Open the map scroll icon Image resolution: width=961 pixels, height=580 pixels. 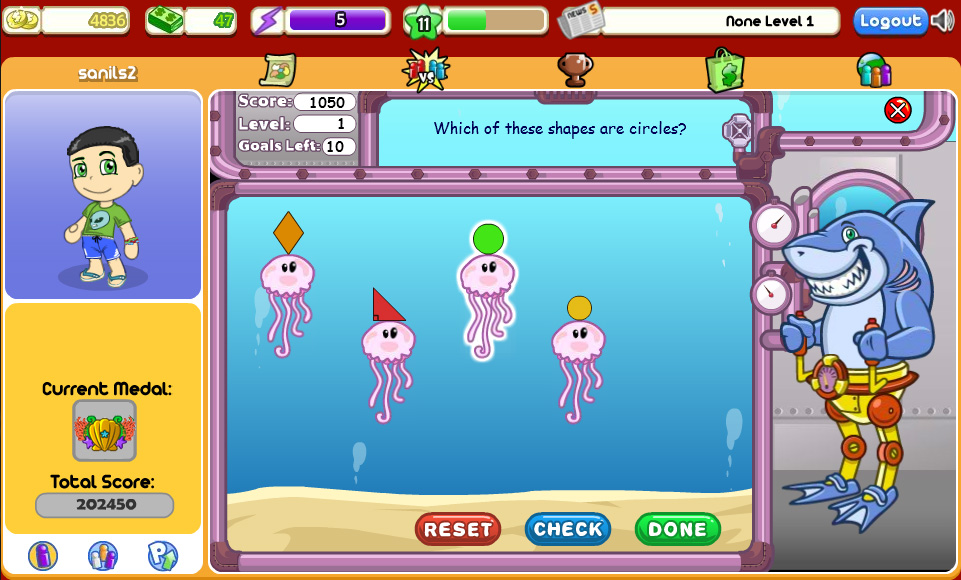point(277,69)
